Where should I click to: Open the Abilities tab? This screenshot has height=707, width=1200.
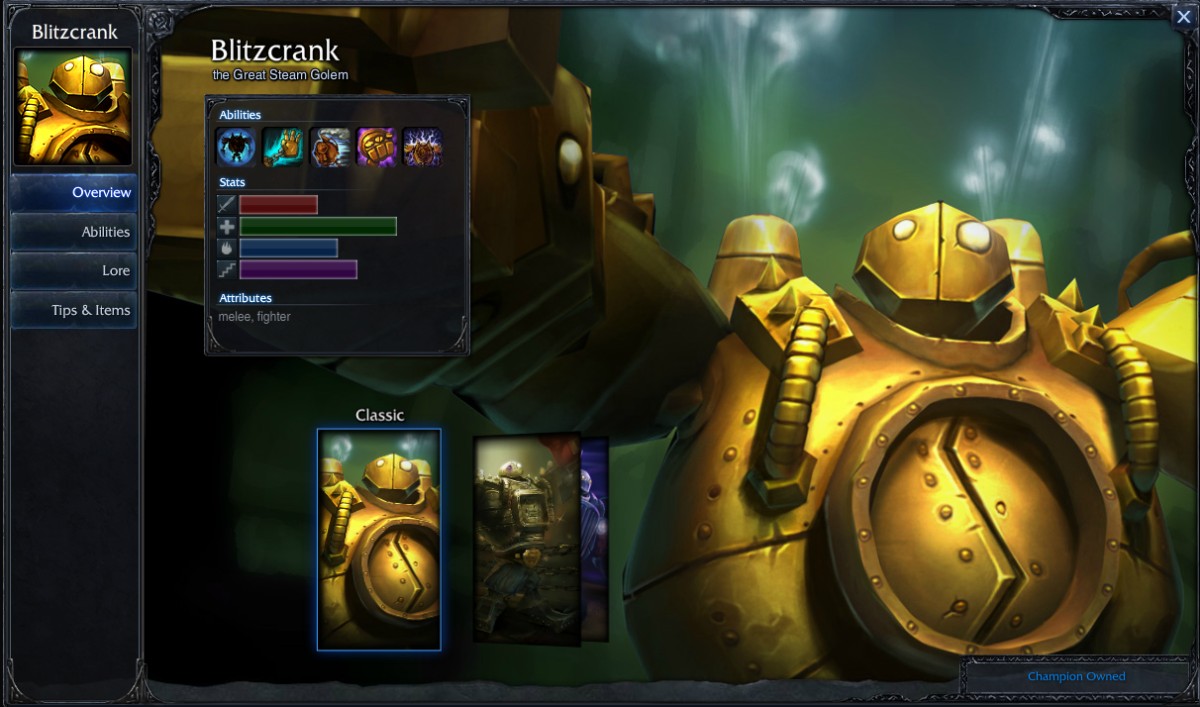[x=74, y=232]
